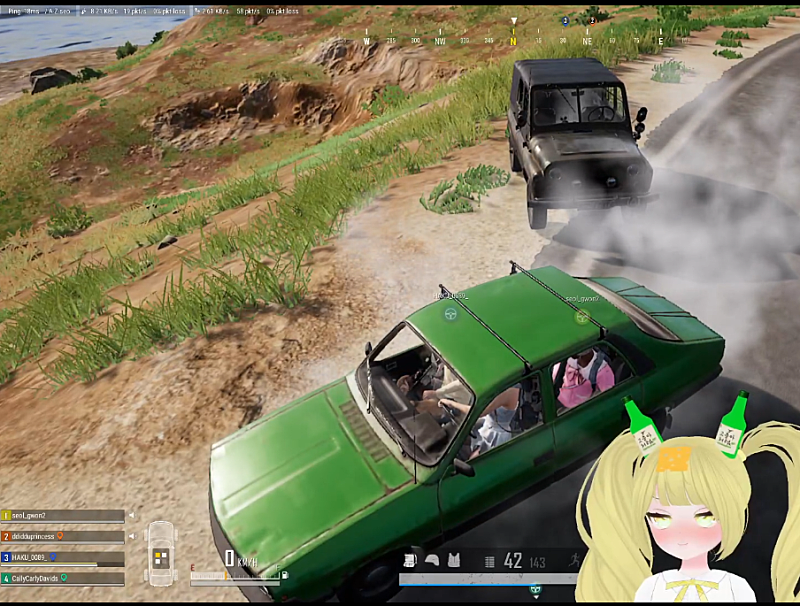Click the helmet armor icon
This screenshot has height=606, width=800.
[x=432, y=560]
